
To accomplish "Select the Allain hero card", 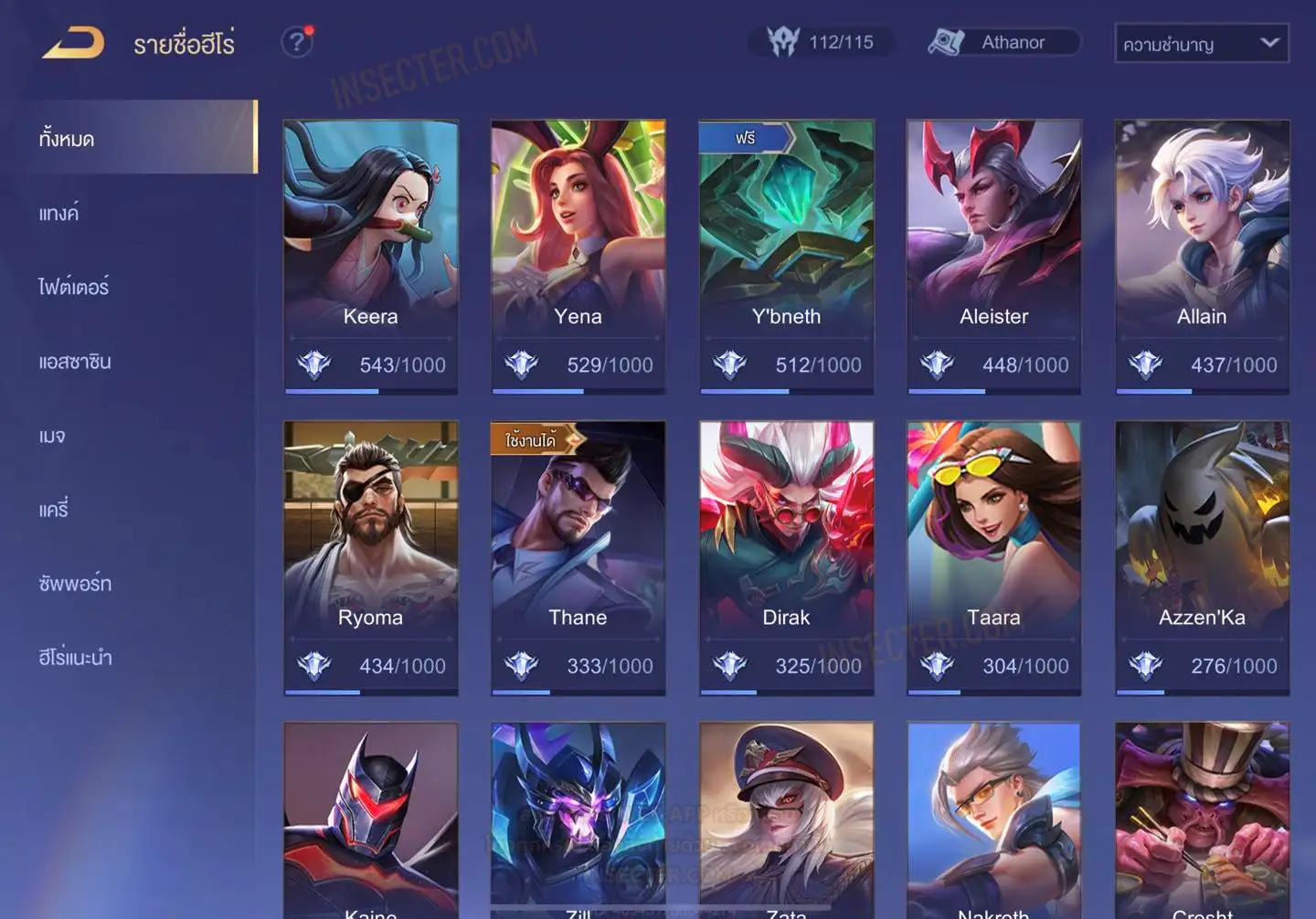I will [1202, 256].
